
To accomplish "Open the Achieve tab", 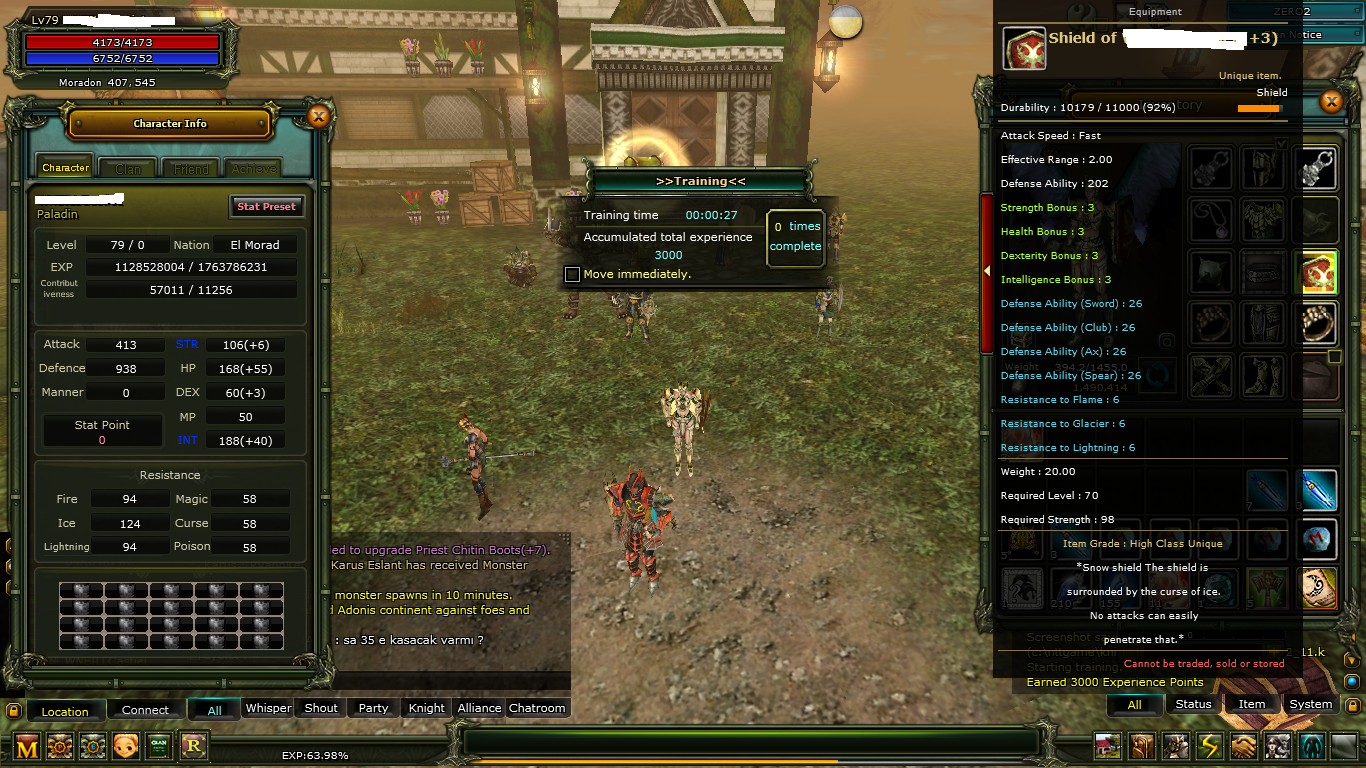I will coord(254,169).
